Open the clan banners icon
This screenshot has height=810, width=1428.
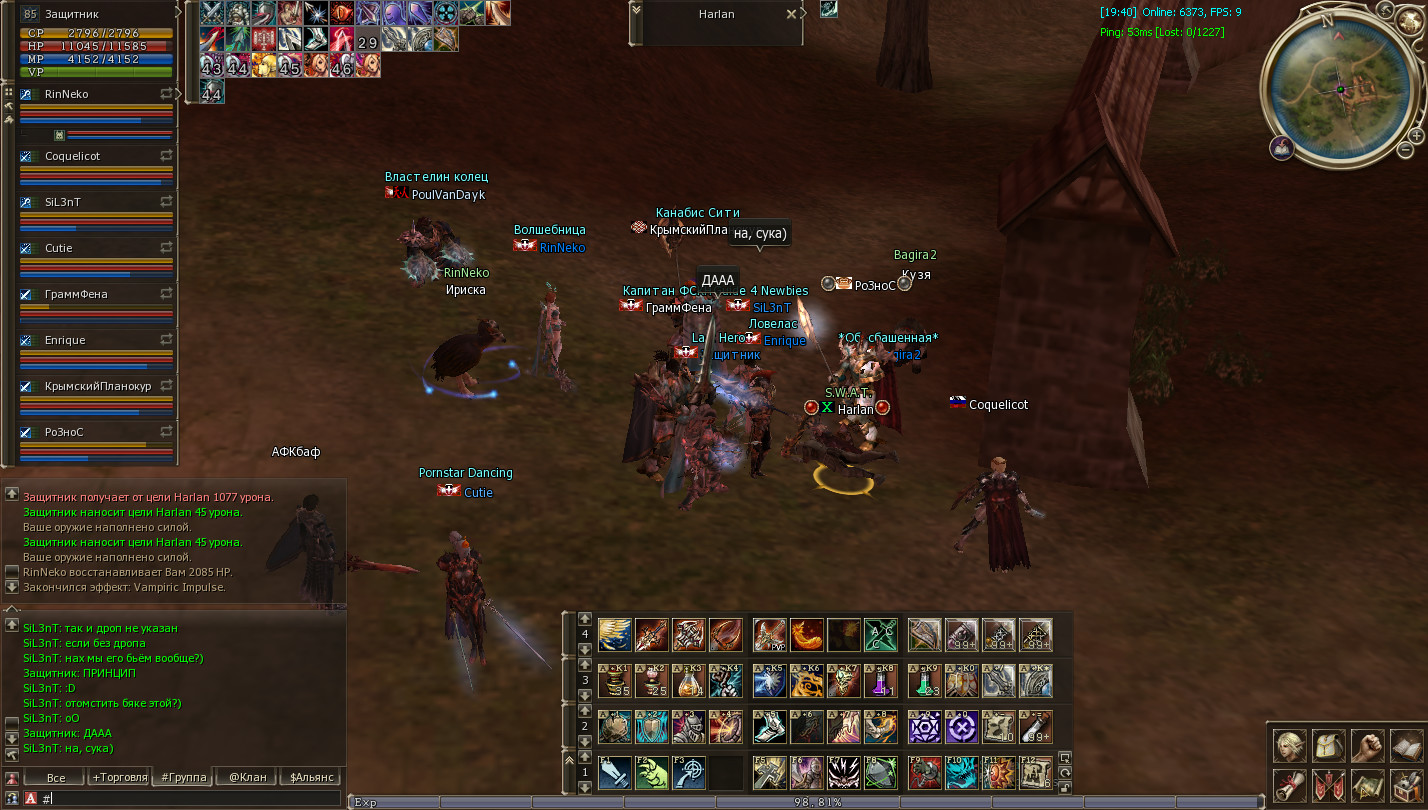click(x=1329, y=785)
